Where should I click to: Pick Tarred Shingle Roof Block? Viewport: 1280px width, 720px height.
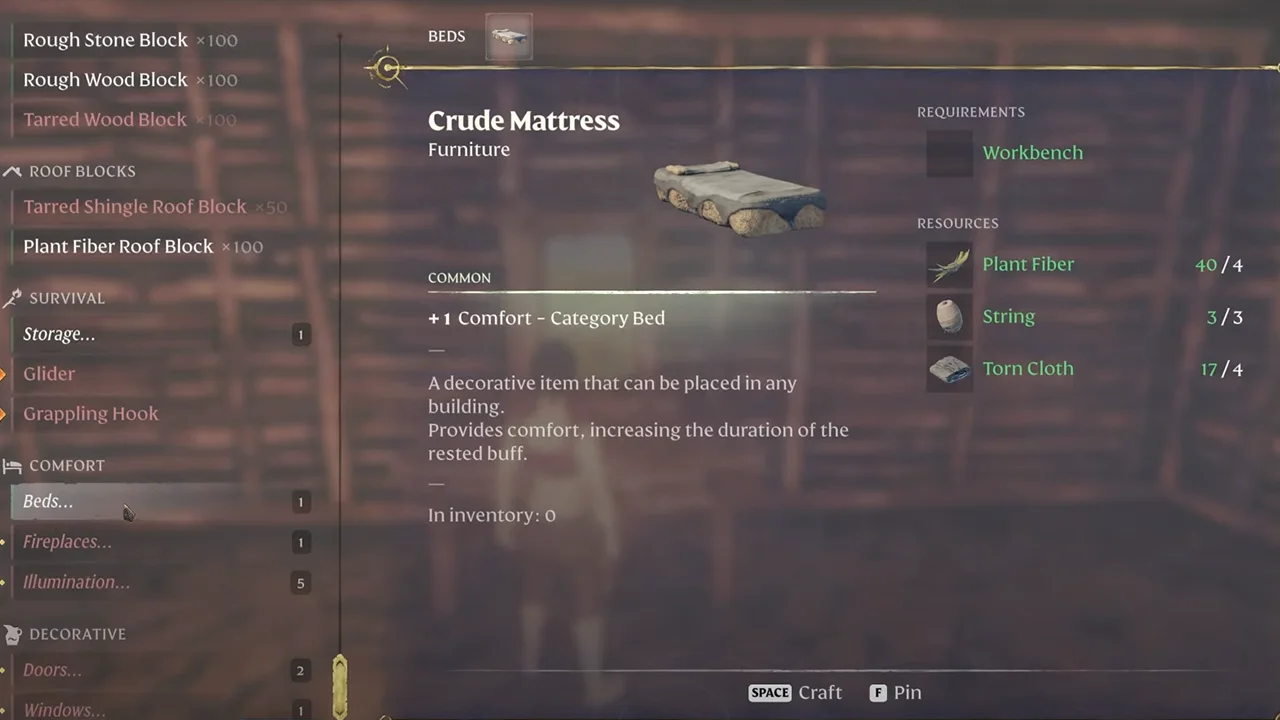coord(134,207)
